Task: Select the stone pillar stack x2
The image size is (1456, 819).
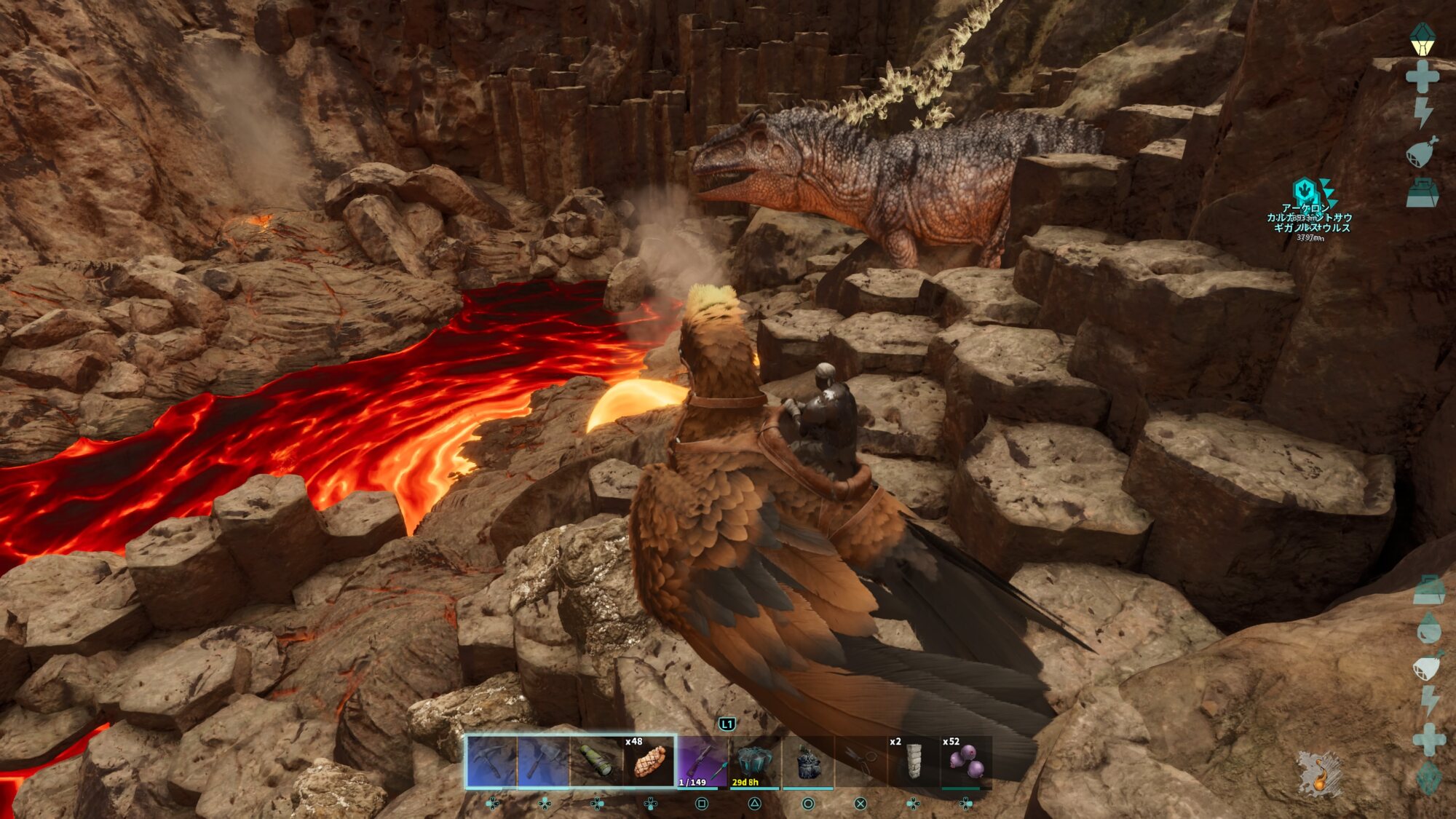Action: (x=912, y=761)
